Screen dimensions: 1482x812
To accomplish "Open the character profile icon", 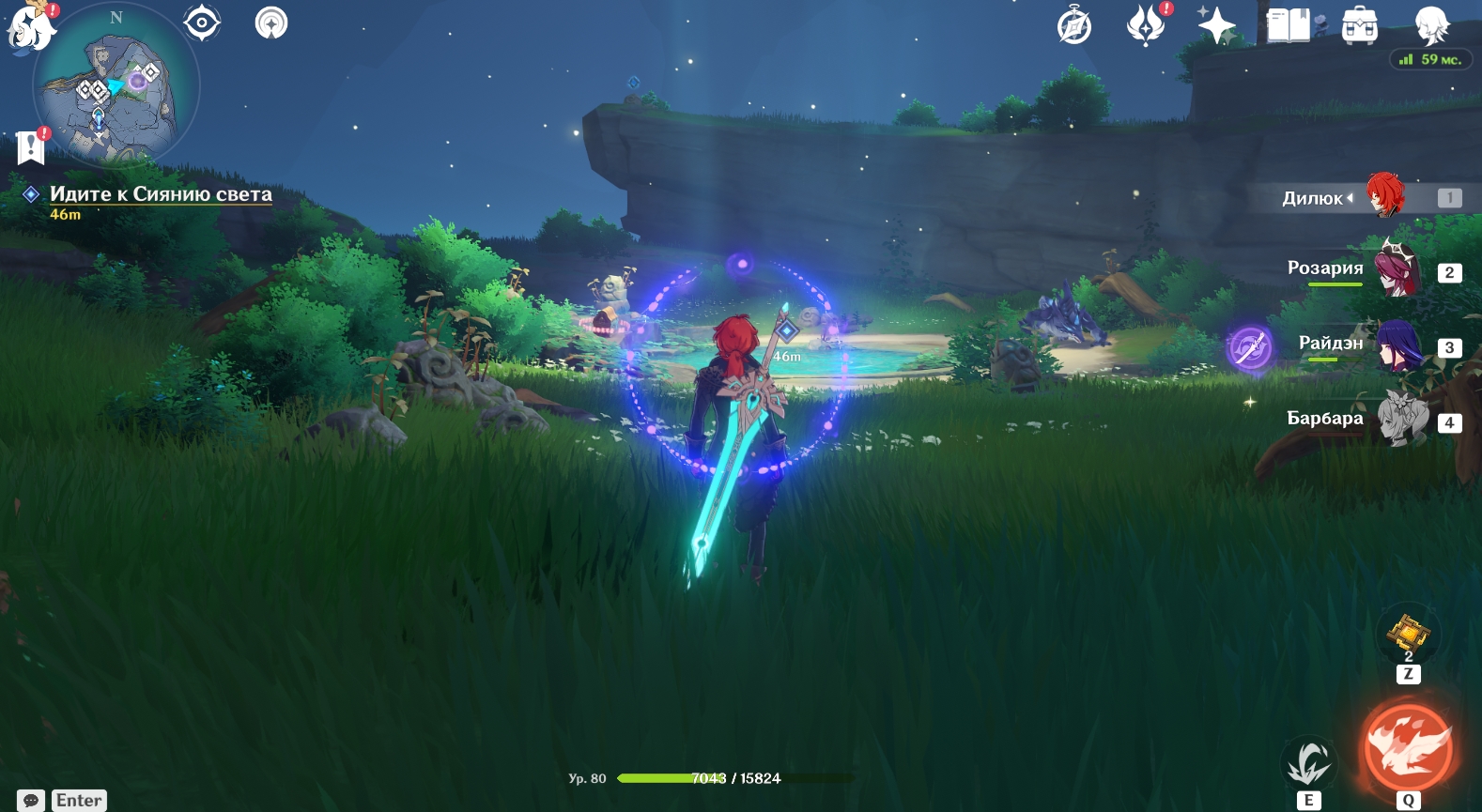I will point(1431,25).
